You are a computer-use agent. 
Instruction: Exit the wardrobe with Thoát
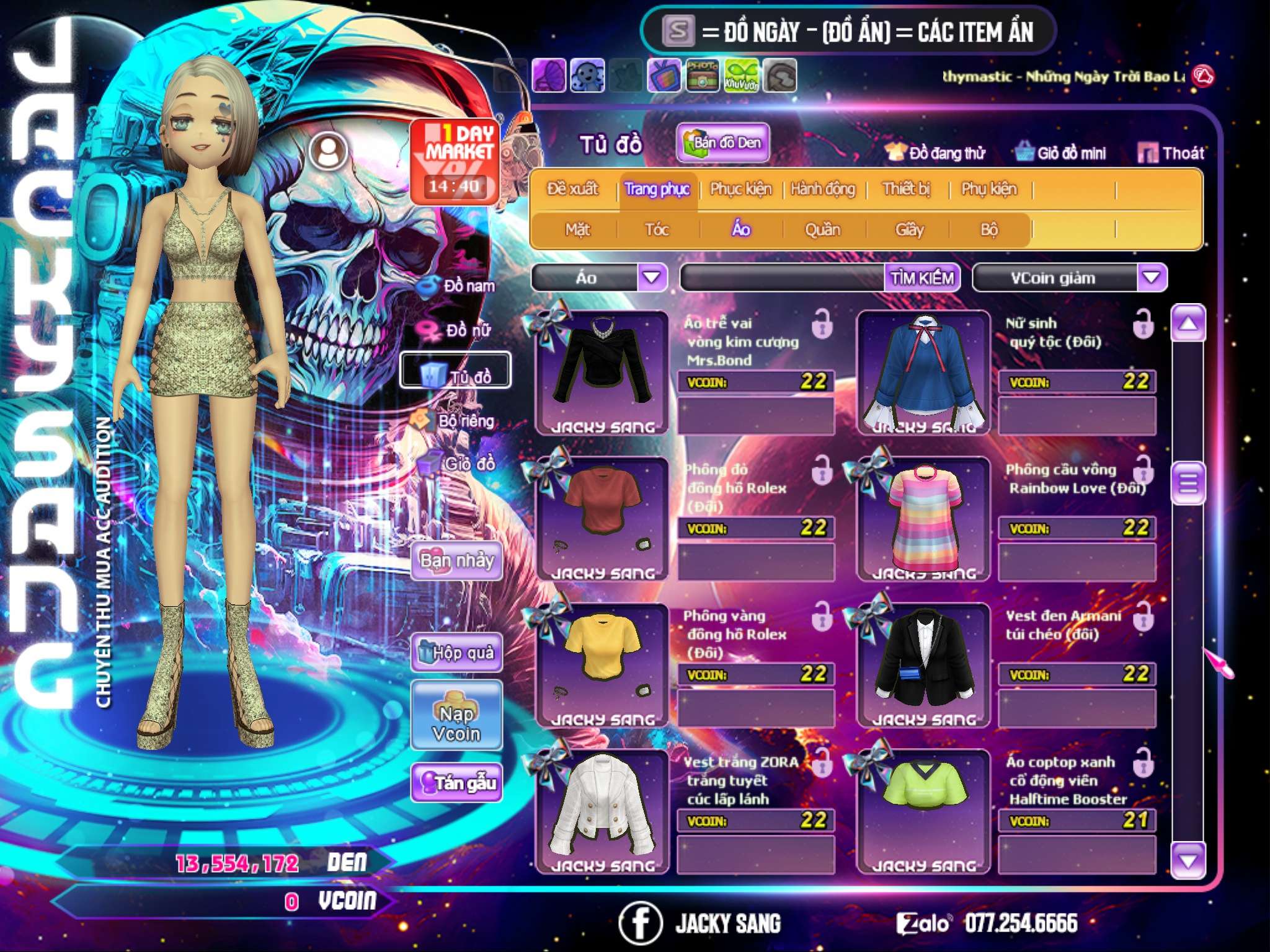click(x=1171, y=153)
